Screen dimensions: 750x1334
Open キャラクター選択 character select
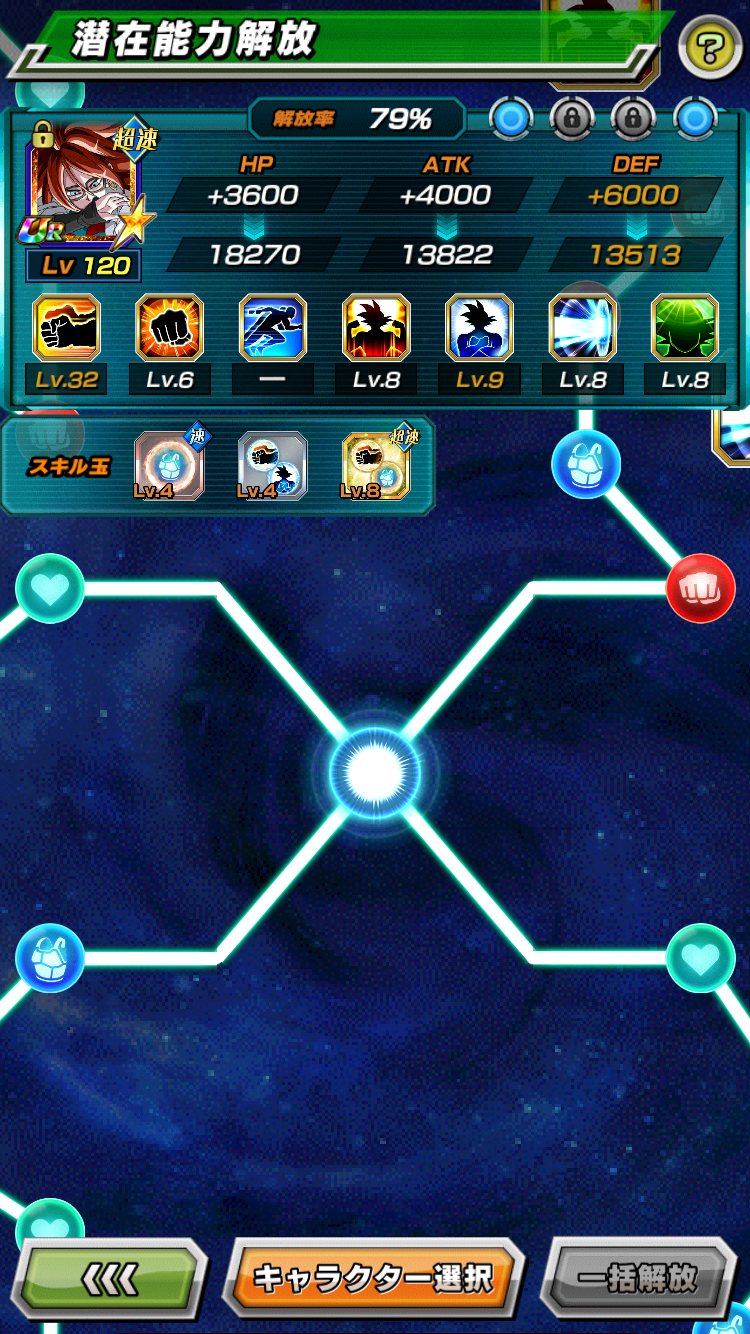(373, 1277)
